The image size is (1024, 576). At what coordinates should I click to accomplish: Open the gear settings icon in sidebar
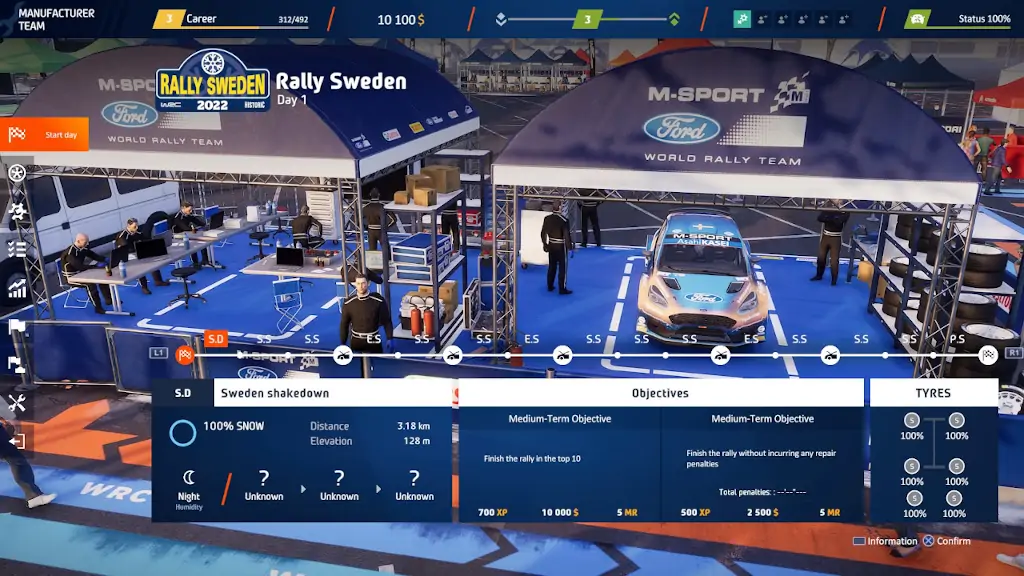click(17, 211)
